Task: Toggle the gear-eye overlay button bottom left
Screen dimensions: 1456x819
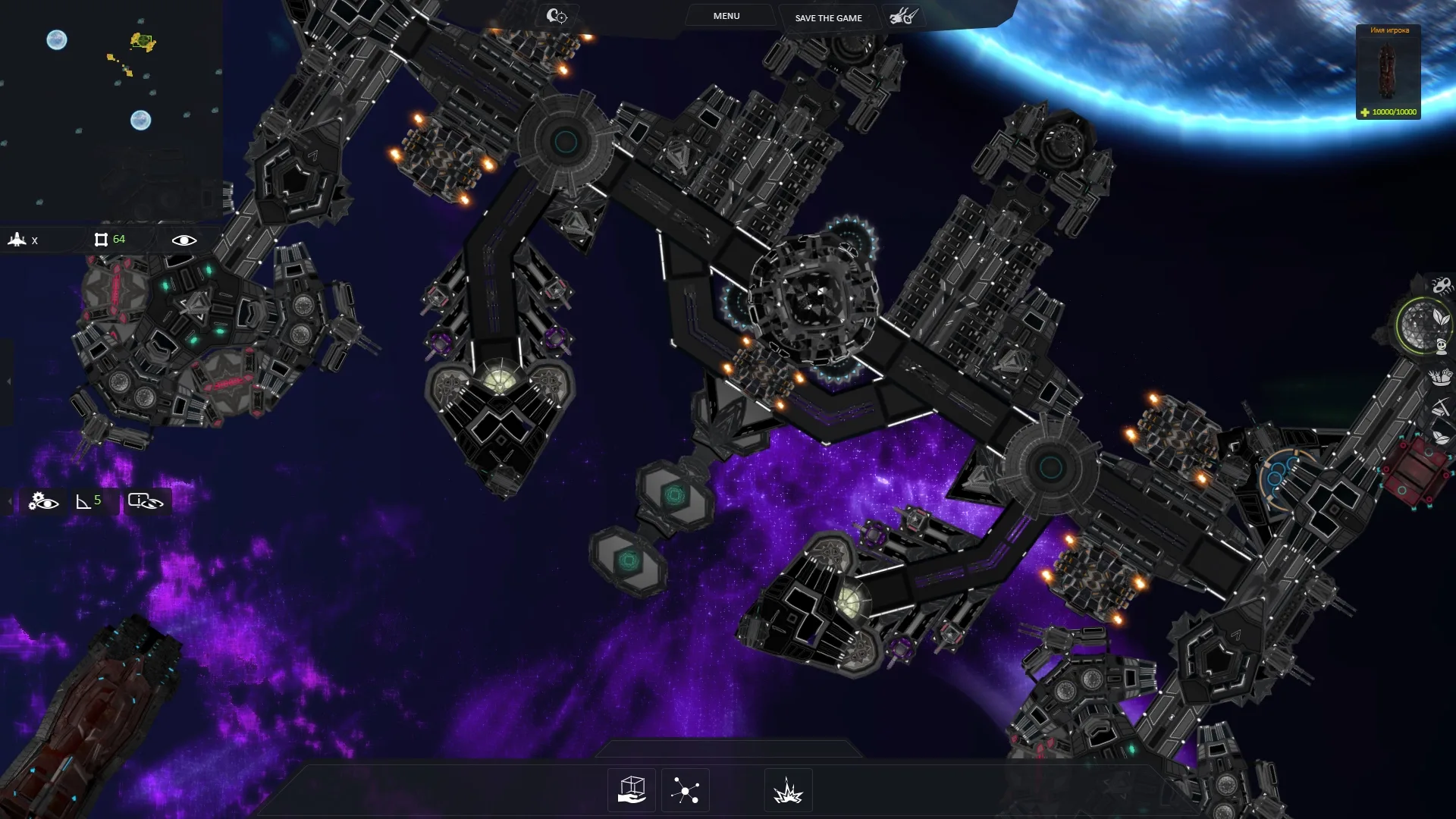Action: coord(43,501)
